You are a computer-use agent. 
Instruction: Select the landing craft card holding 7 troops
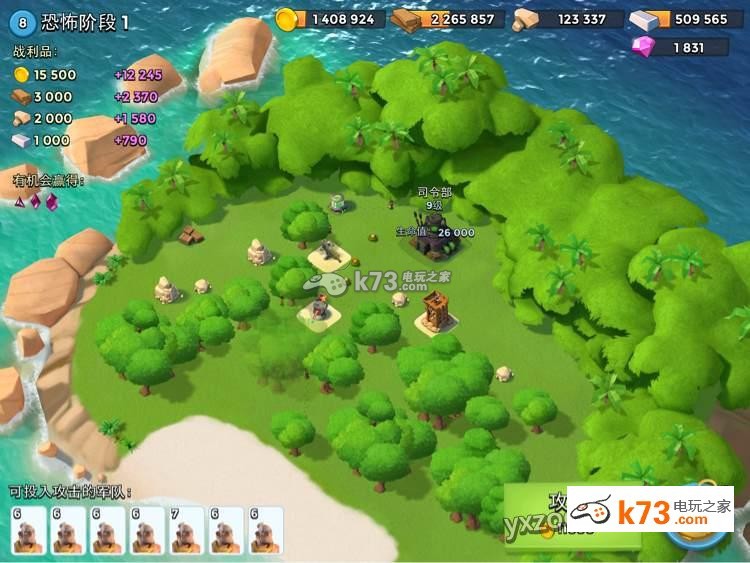(186, 530)
